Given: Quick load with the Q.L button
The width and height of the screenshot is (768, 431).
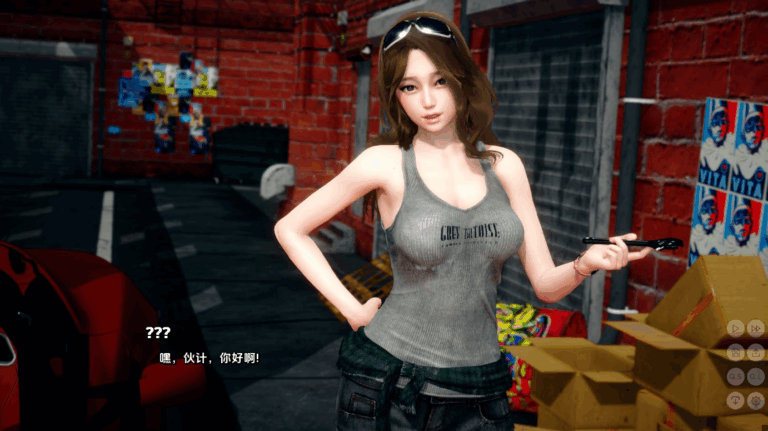Looking at the screenshot, I should (x=756, y=376).
